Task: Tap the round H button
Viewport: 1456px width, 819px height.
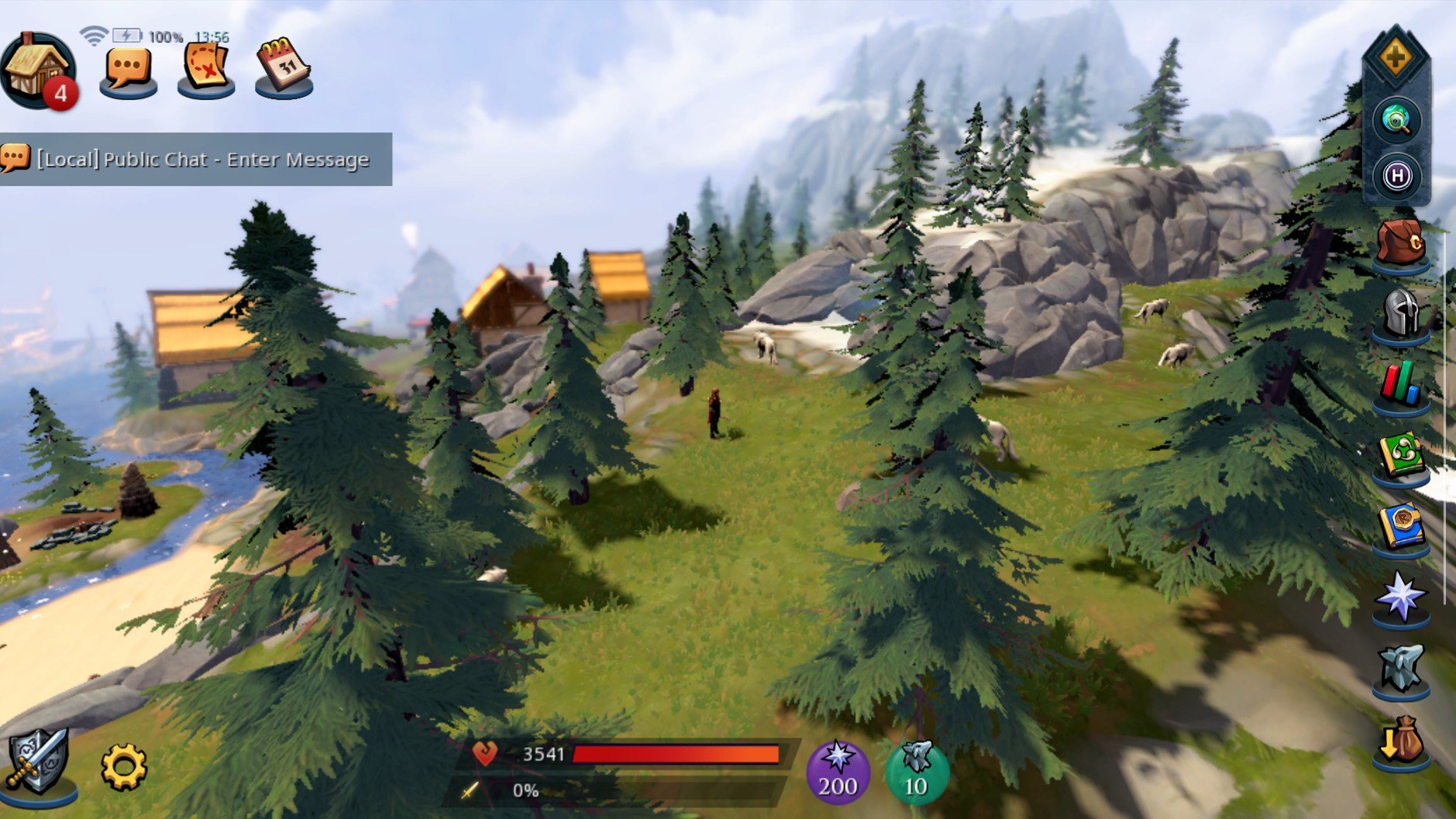Action: pos(1396,176)
